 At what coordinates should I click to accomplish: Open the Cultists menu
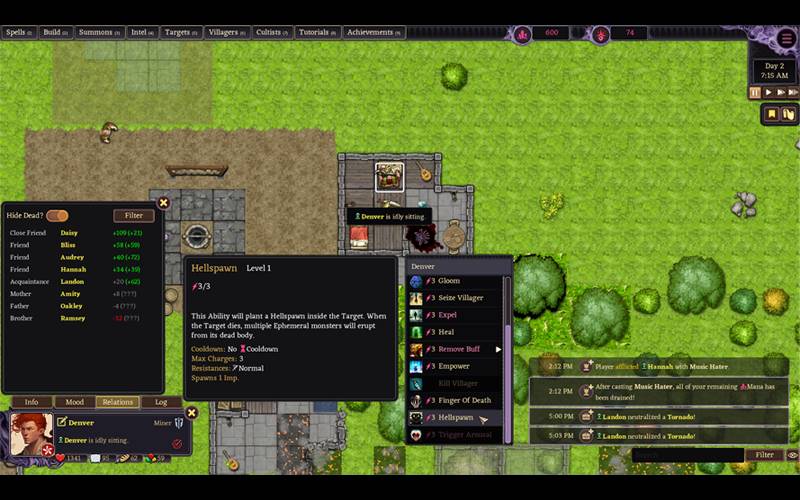pyautogui.click(x=272, y=32)
